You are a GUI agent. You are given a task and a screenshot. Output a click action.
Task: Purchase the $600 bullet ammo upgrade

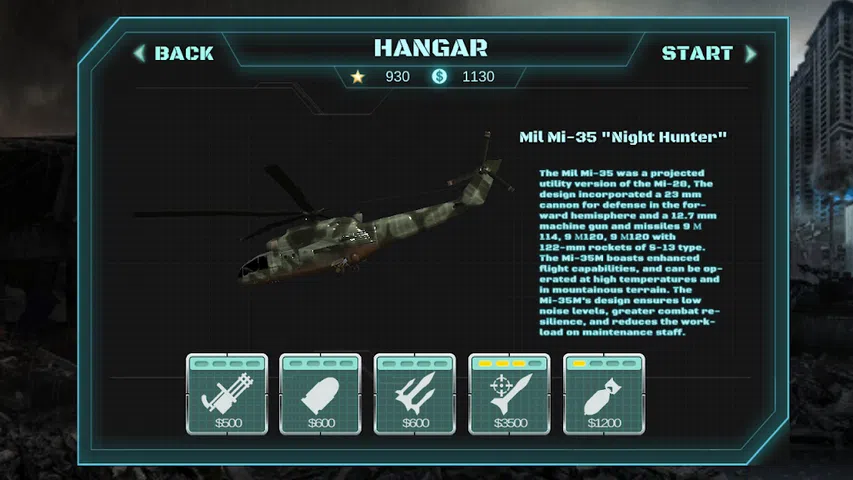(x=320, y=395)
